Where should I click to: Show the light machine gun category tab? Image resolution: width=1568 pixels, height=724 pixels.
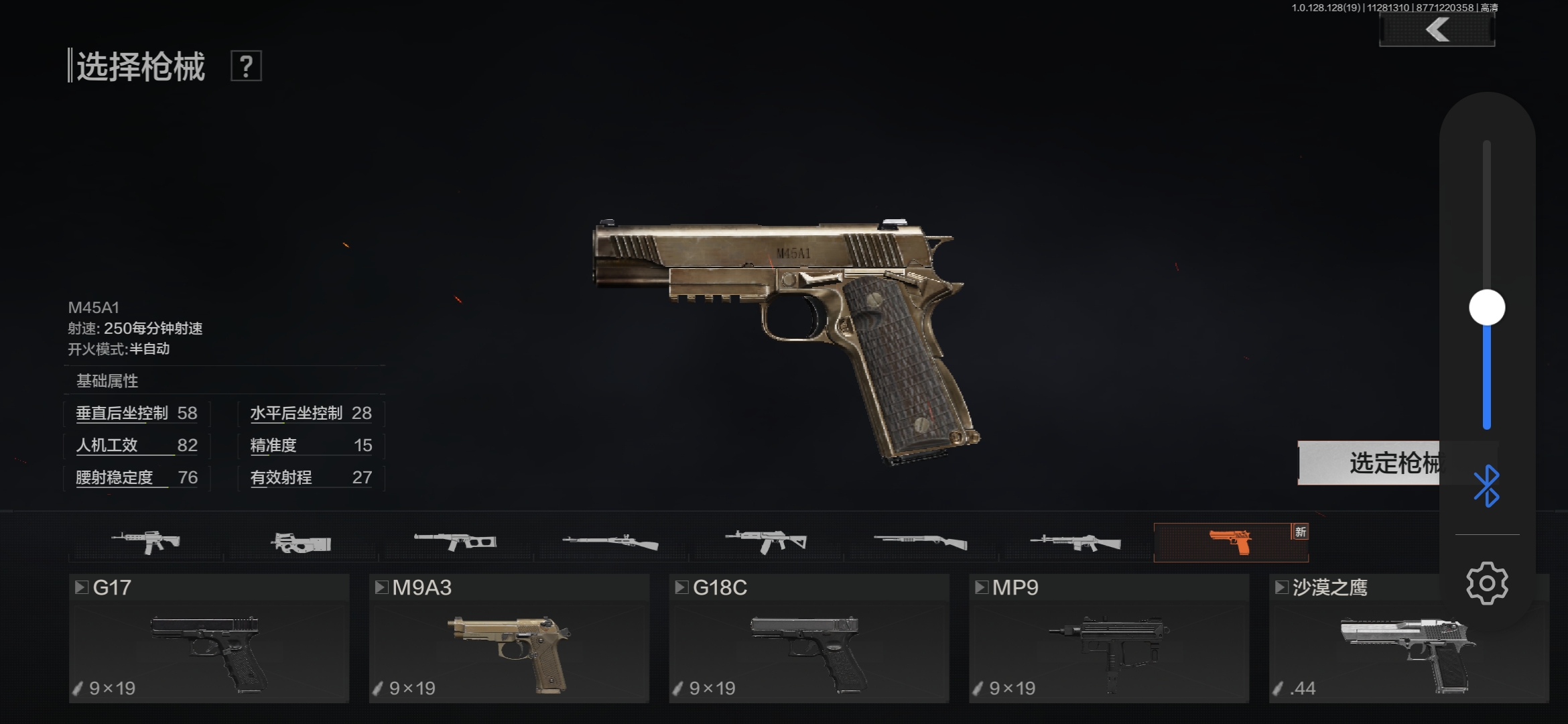pyautogui.click(x=1075, y=542)
